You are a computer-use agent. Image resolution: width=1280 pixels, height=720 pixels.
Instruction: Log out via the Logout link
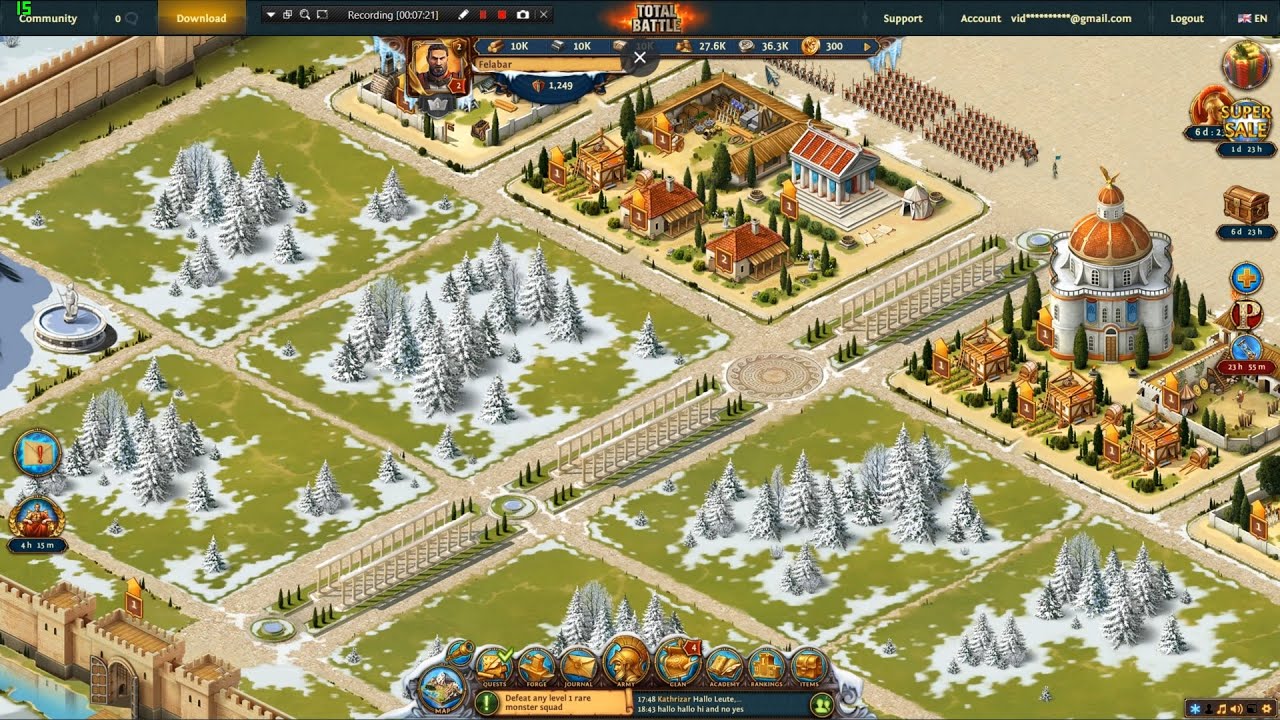(x=1187, y=18)
